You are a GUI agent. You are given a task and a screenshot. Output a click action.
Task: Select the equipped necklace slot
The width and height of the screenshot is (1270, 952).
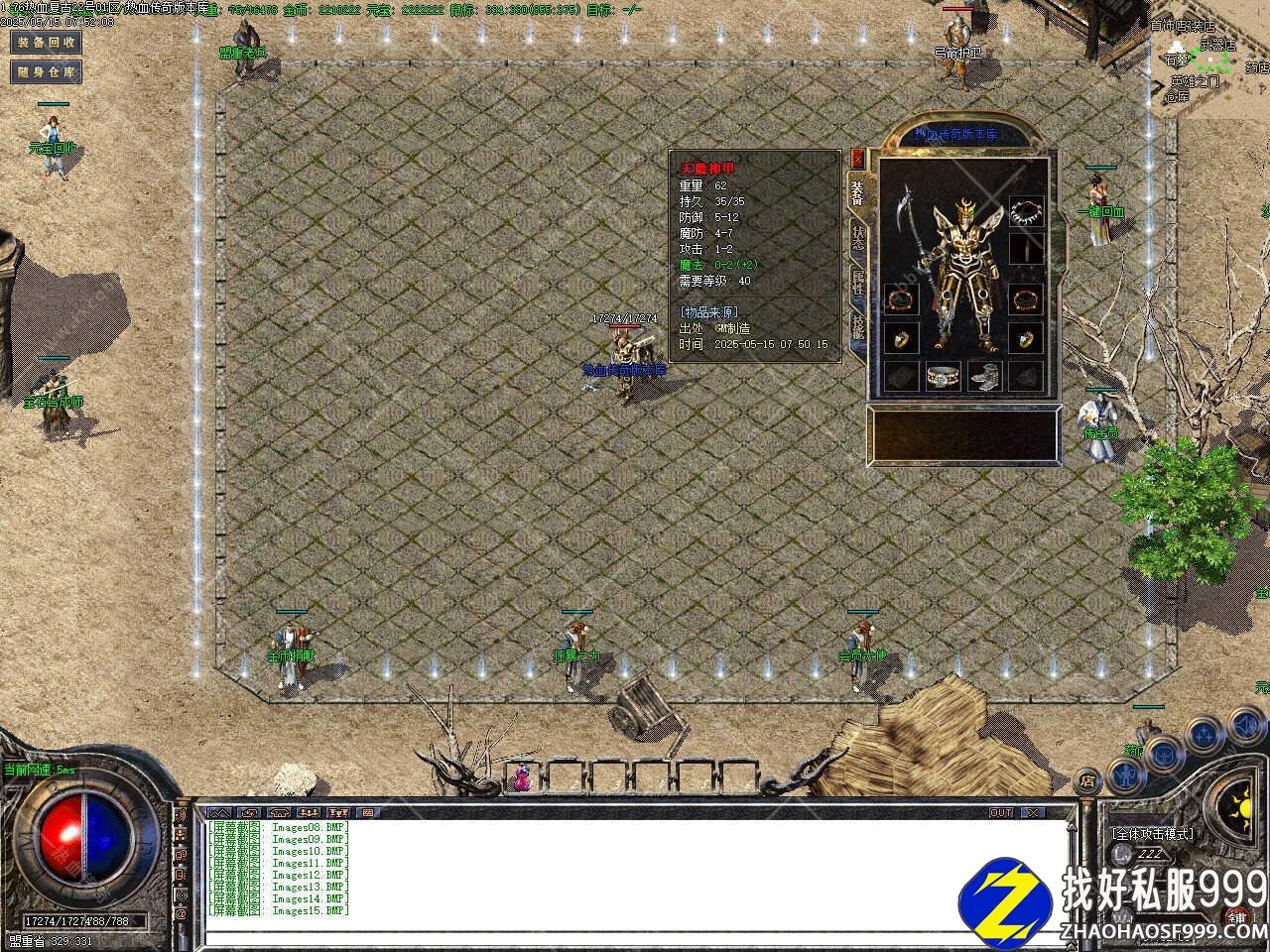click(x=1026, y=211)
